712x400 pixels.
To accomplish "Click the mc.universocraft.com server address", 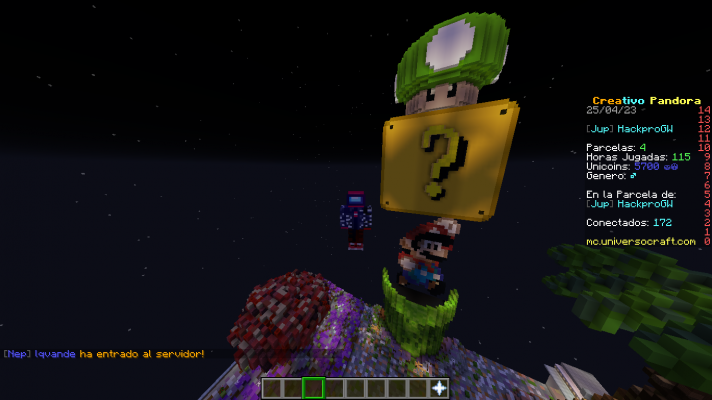I will 640,242.
